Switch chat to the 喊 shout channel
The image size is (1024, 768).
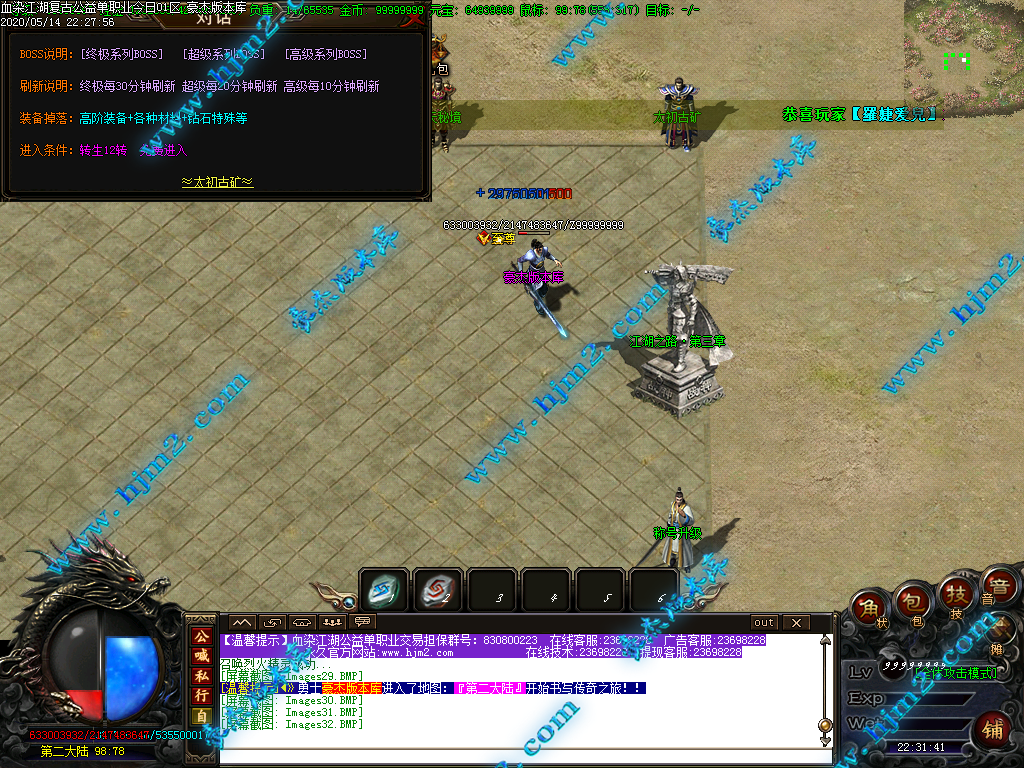pos(202,656)
